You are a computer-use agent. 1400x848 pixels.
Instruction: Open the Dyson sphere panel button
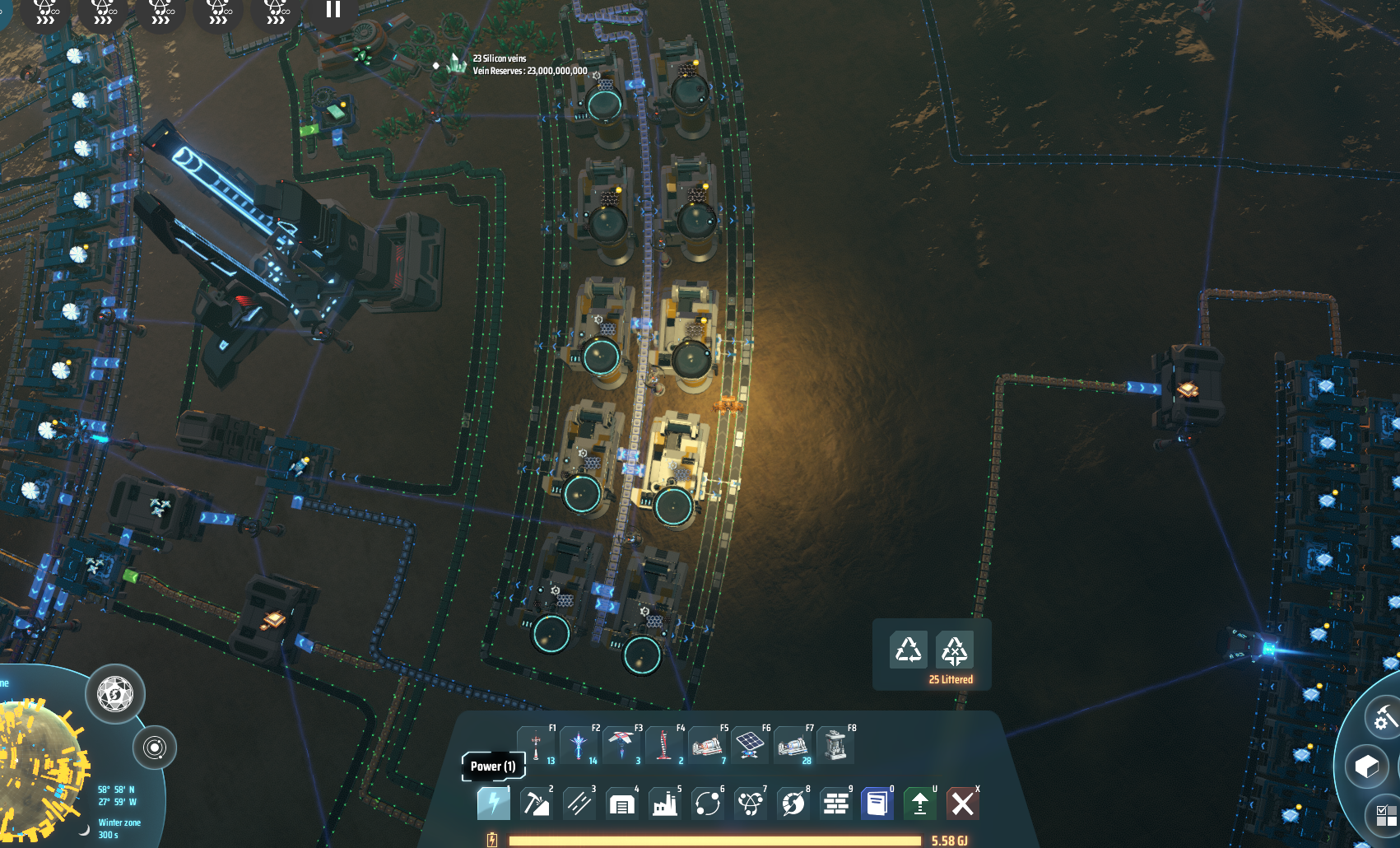[115, 695]
